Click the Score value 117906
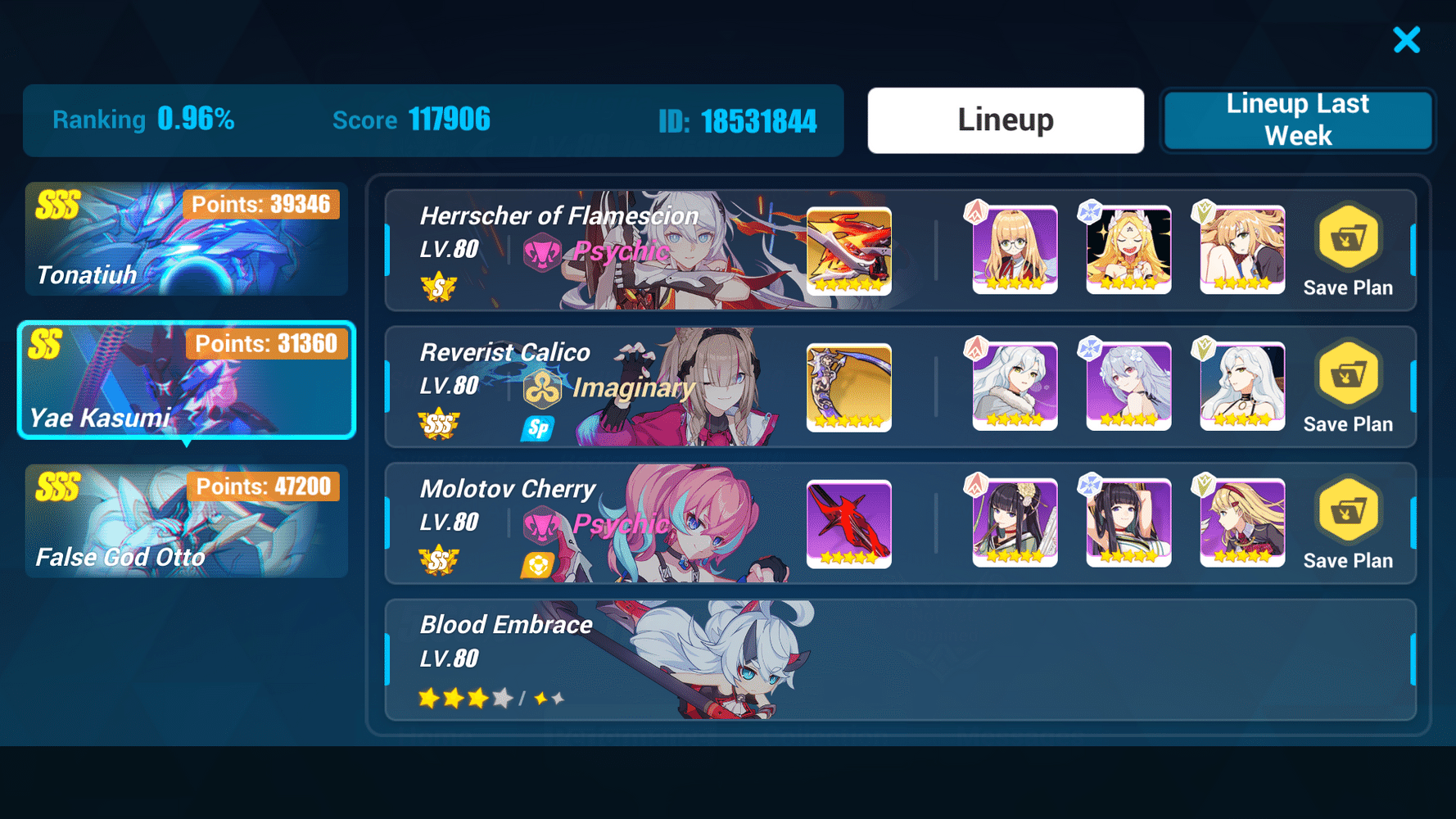This screenshot has width=1456, height=819. point(450,120)
